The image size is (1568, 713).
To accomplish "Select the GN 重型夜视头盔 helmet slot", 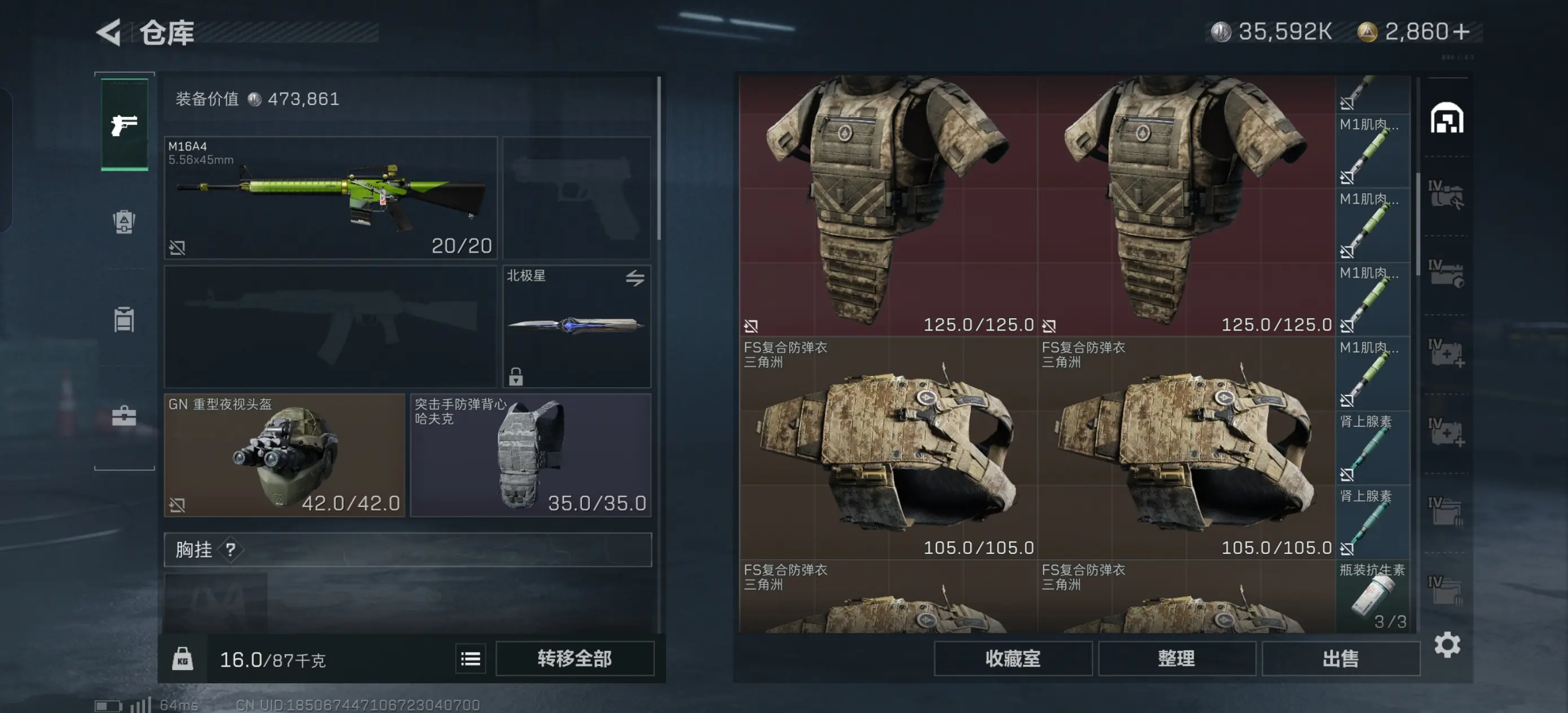I will coord(284,455).
